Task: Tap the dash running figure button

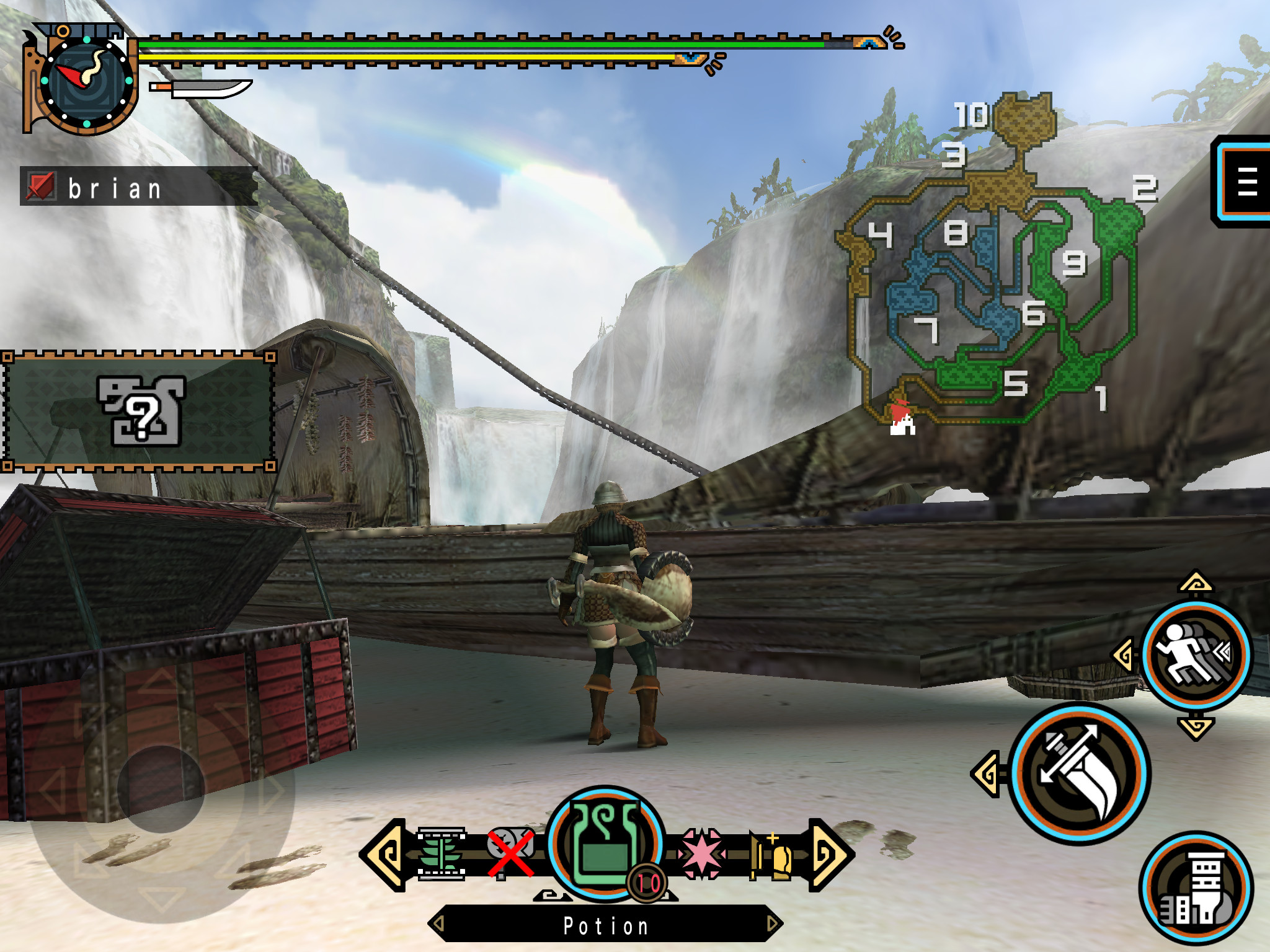Action: tap(1196, 654)
